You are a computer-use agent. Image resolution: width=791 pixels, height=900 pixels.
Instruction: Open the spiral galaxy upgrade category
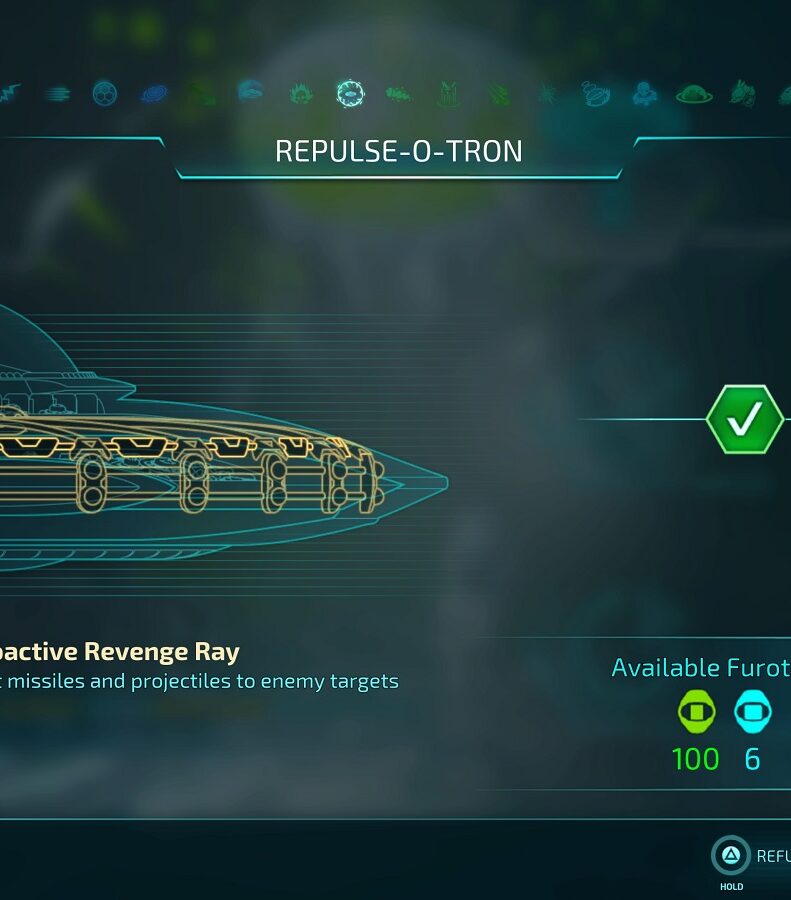pos(154,94)
